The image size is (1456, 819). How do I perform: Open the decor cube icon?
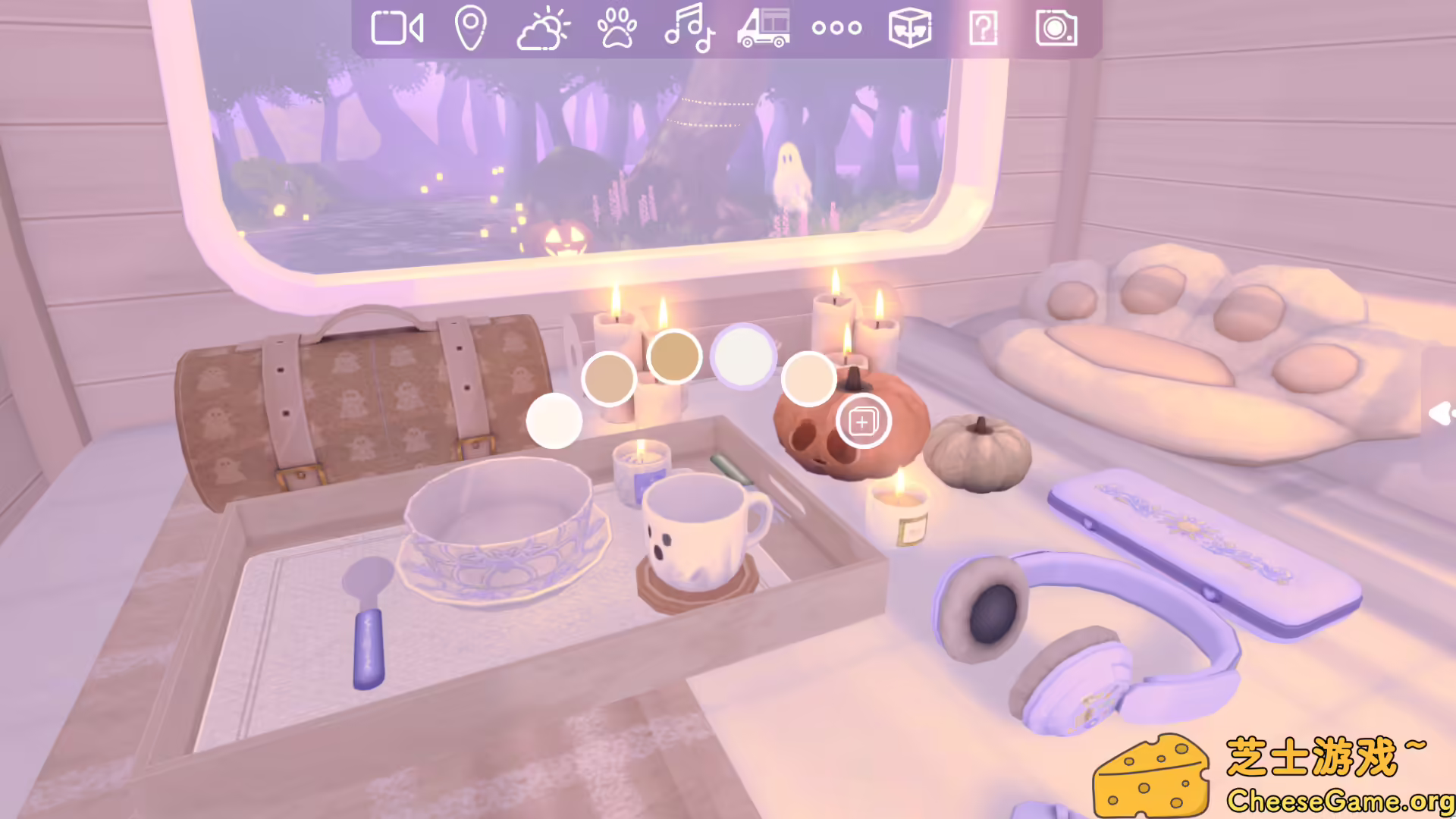[908, 28]
